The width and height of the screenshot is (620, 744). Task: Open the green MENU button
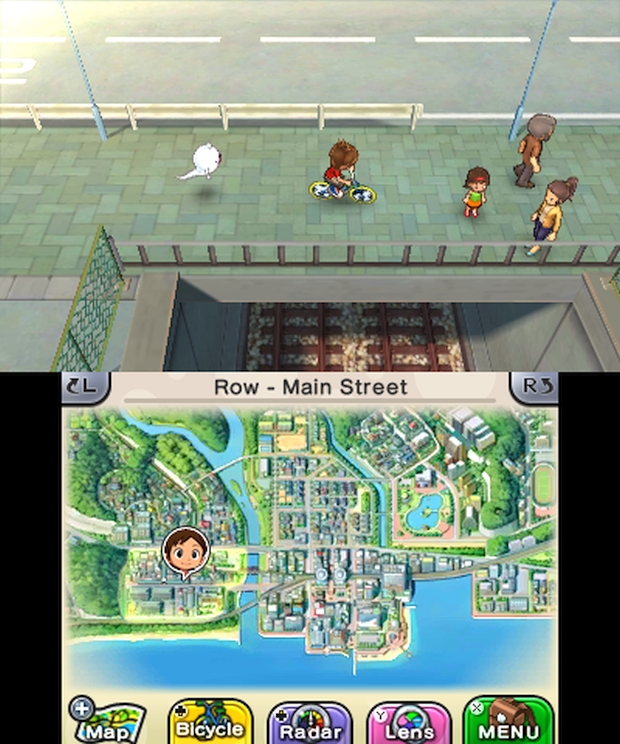point(509,721)
